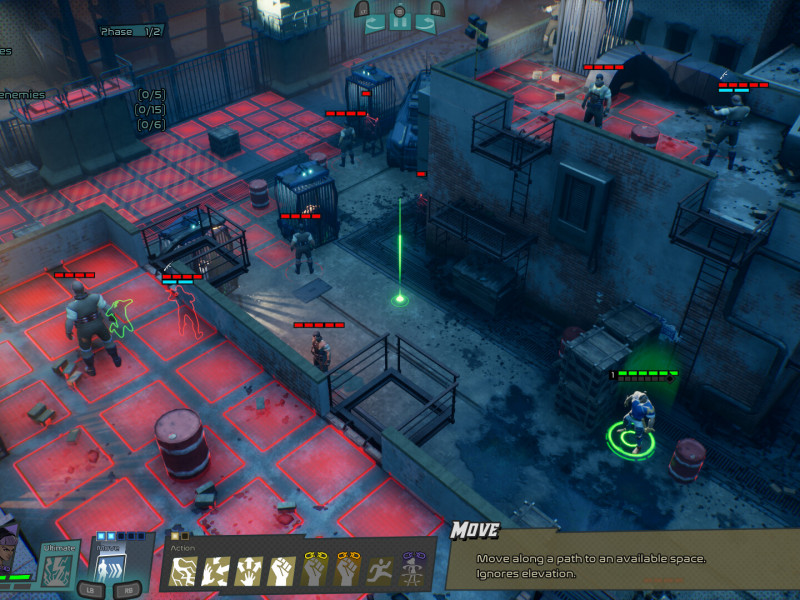Pick the running figure action
Screen dimensions: 800x600
coord(380,571)
